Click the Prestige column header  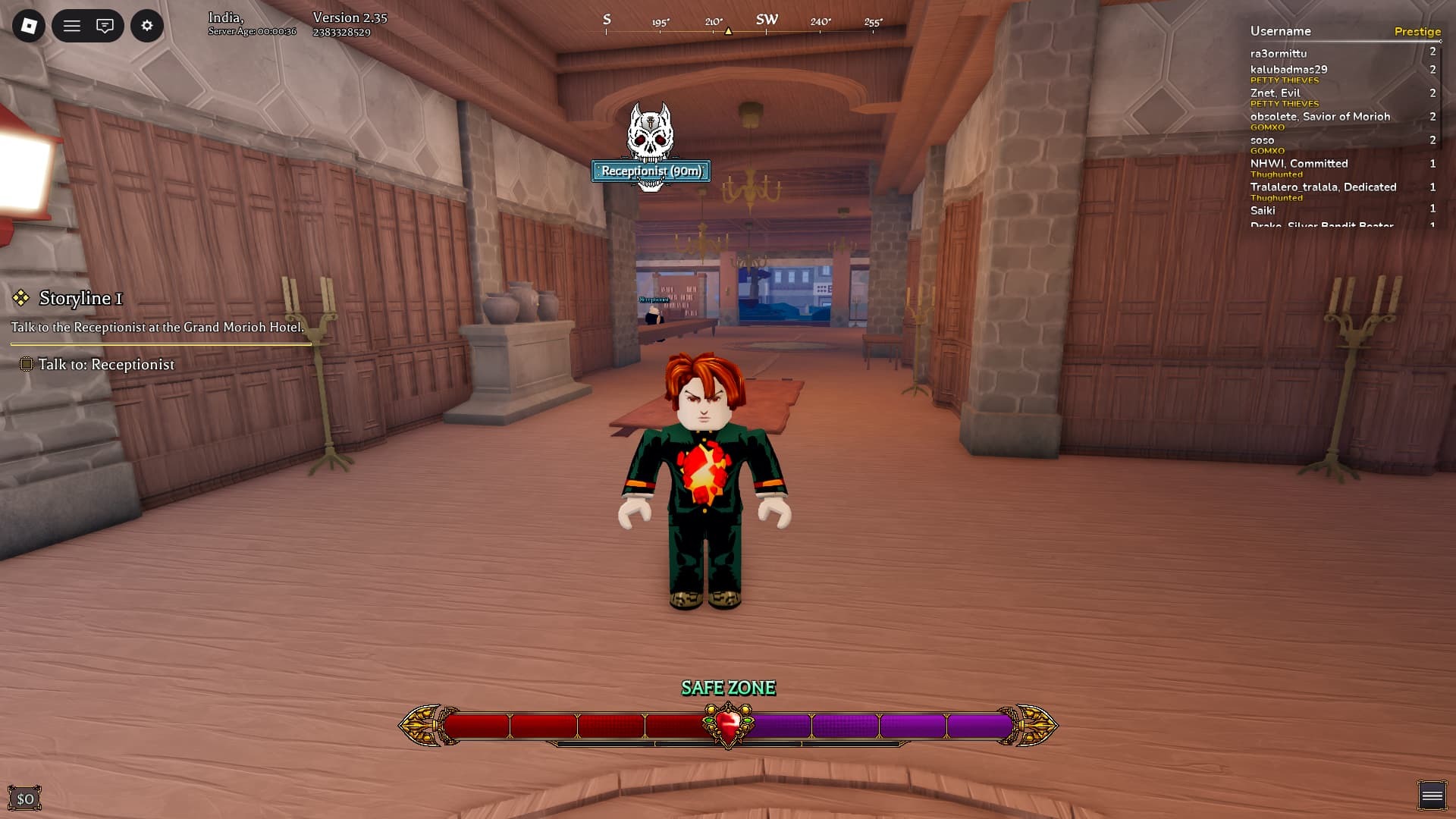[1417, 32]
